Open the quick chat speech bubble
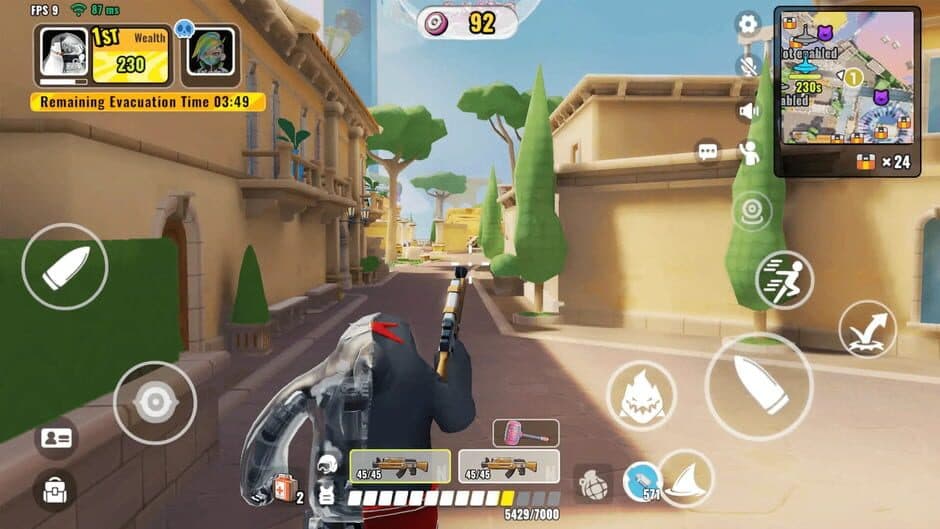Viewport: 940px width, 529px height. [x=708, y=152]
